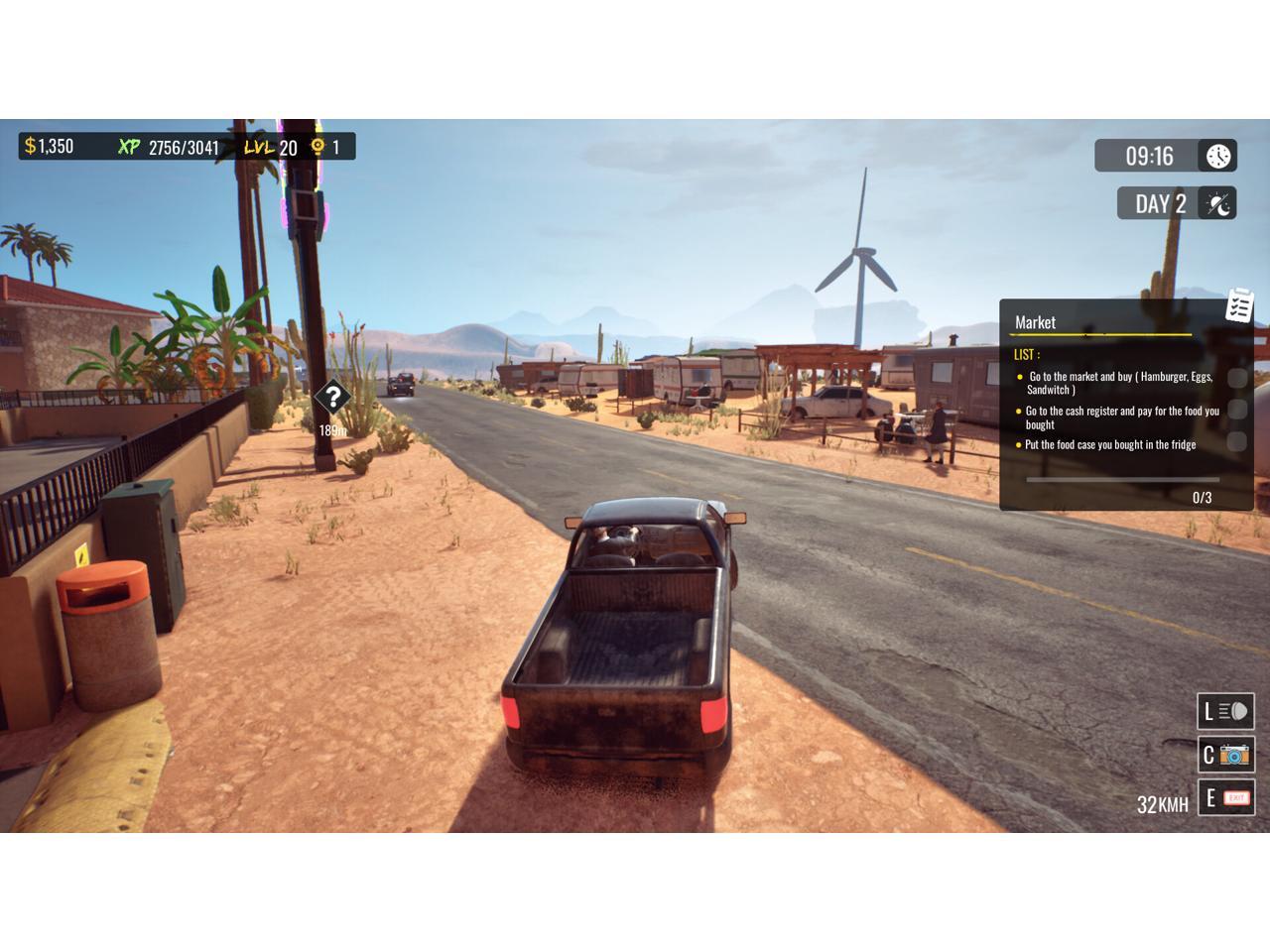The image size is (1270, 952).
Task: Select the question mark waypoint marker
Action: pos(332,398)
